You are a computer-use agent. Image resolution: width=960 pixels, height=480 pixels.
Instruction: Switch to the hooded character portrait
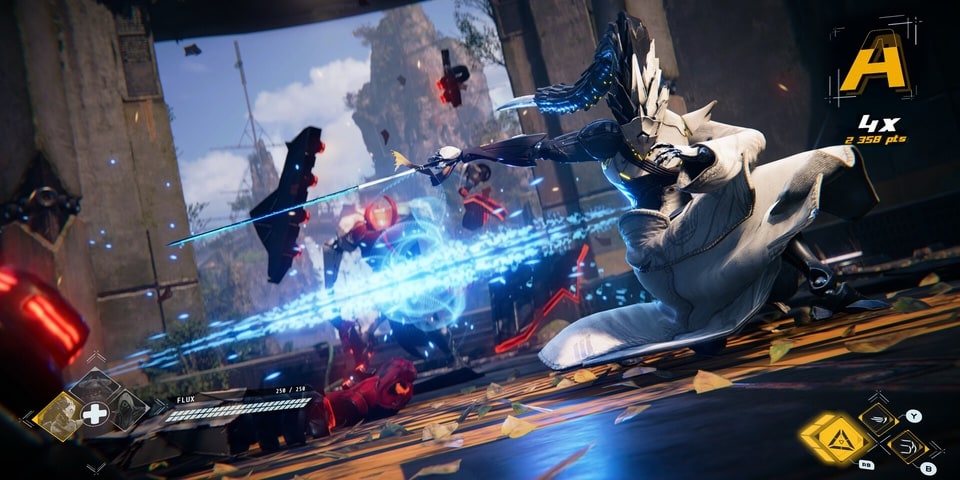point(130,408)
